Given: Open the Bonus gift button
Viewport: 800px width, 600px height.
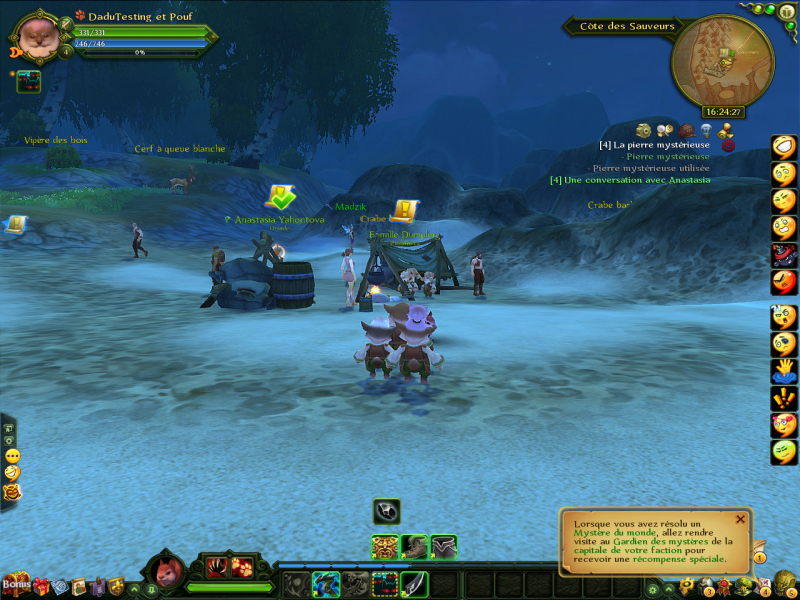Looking at the screenshot, I should click(x=16, y=583).
